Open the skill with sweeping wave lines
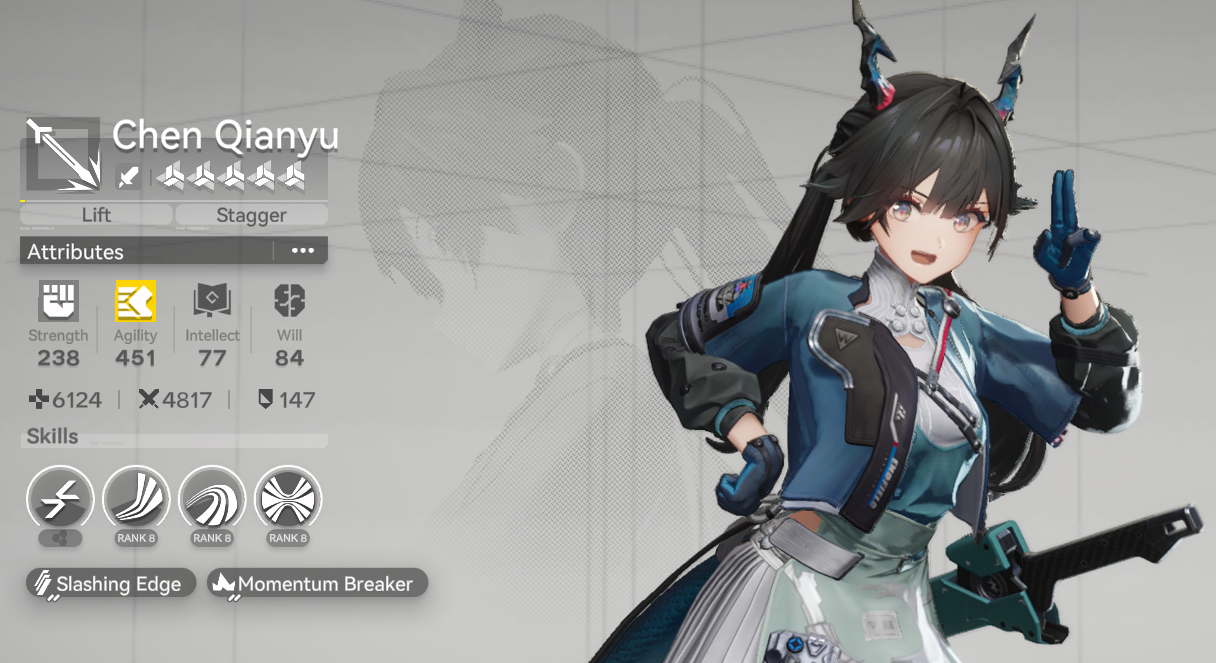The height and width of the screenshot is (663, 1216). coord(212,499)
